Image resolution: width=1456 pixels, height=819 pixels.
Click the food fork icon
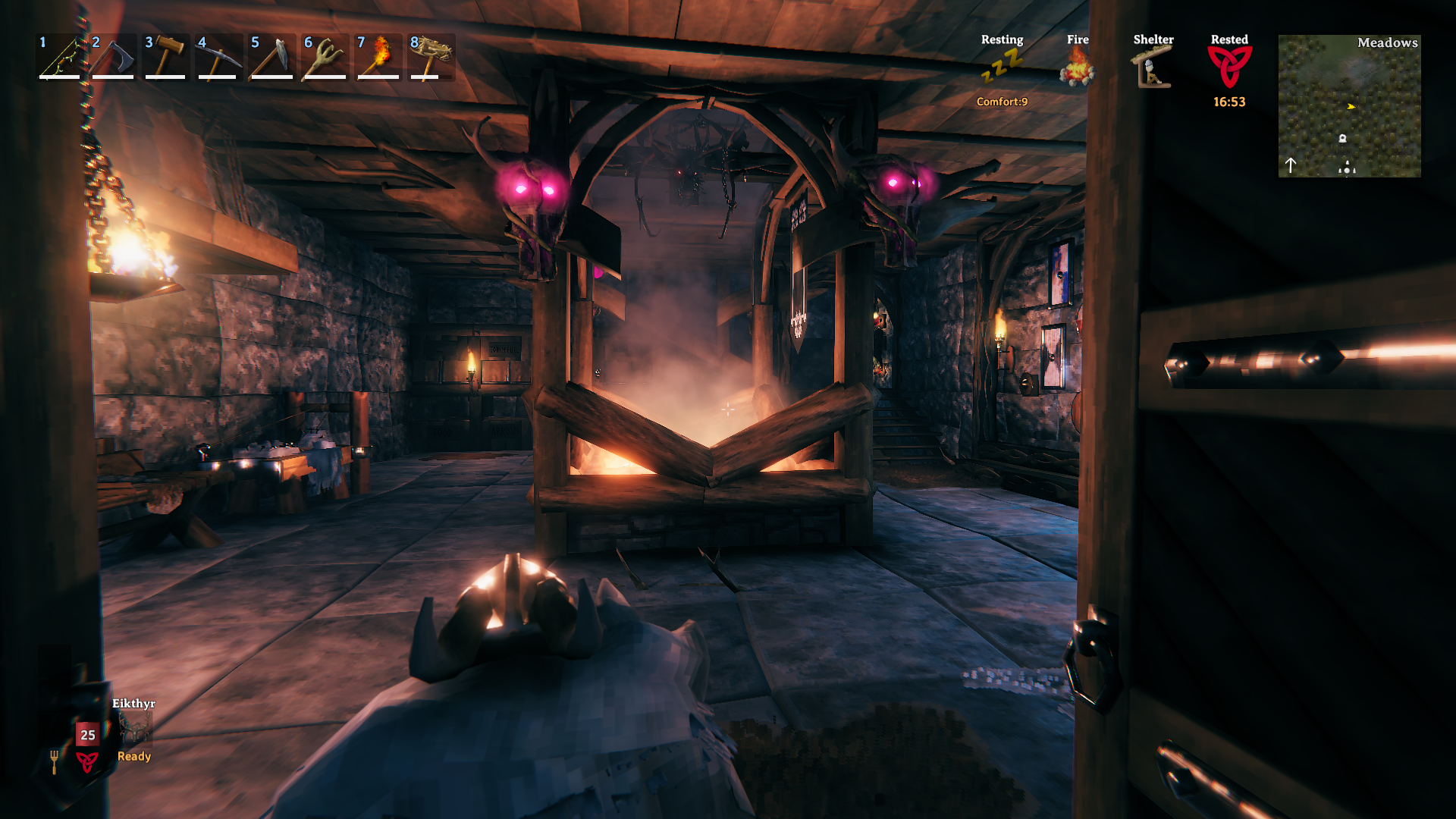point(54,761)
